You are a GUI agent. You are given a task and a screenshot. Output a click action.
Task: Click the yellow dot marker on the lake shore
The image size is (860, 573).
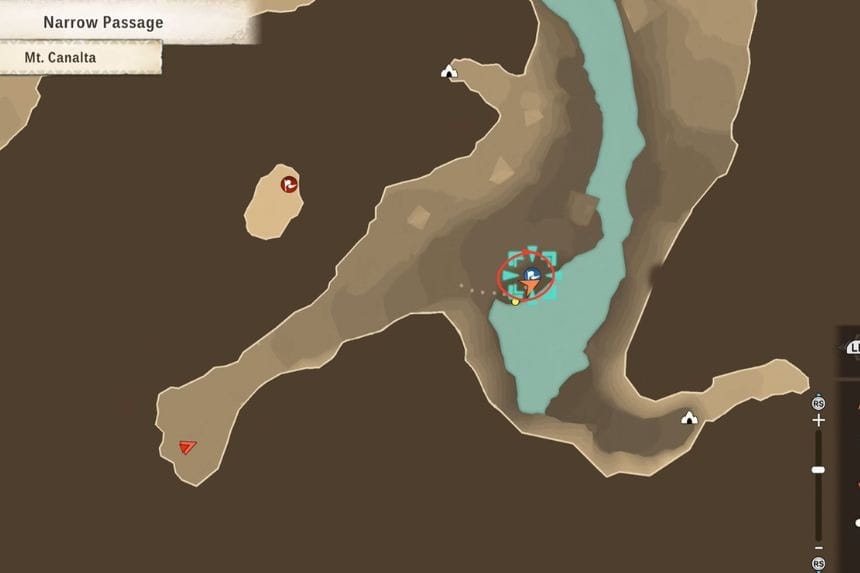coord(516,301)
